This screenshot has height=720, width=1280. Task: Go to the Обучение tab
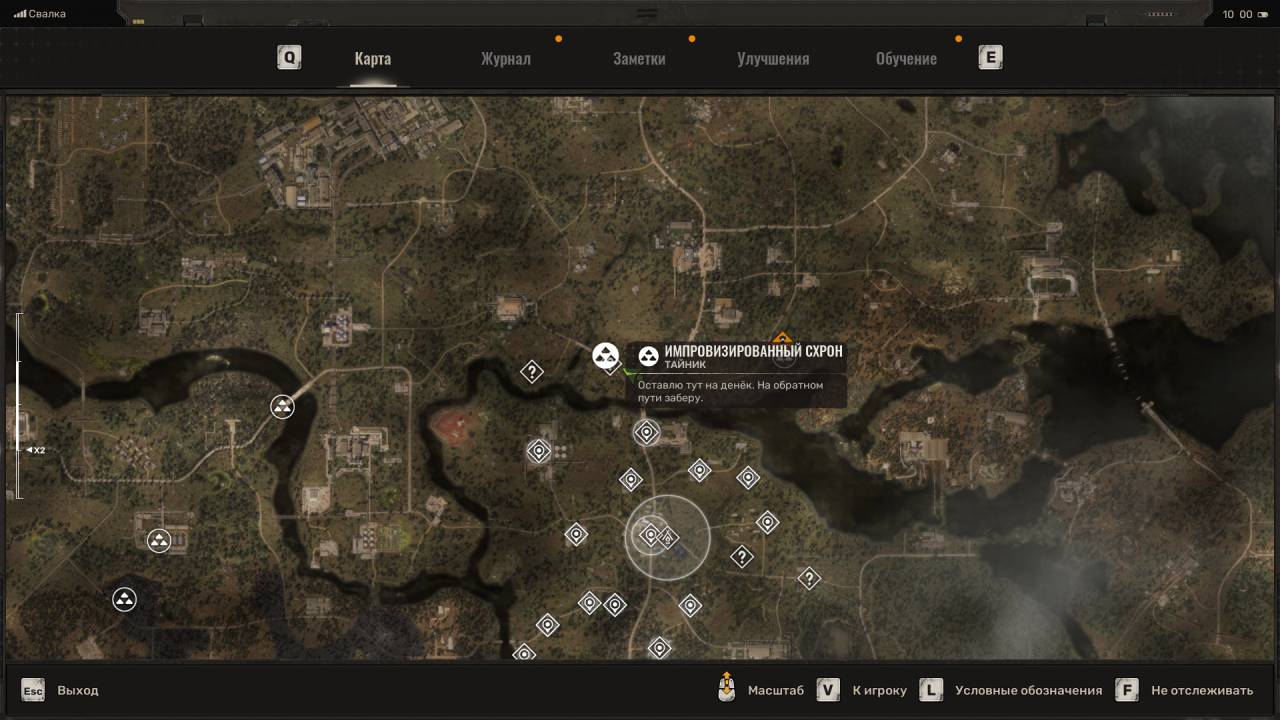tap(906, 58)
